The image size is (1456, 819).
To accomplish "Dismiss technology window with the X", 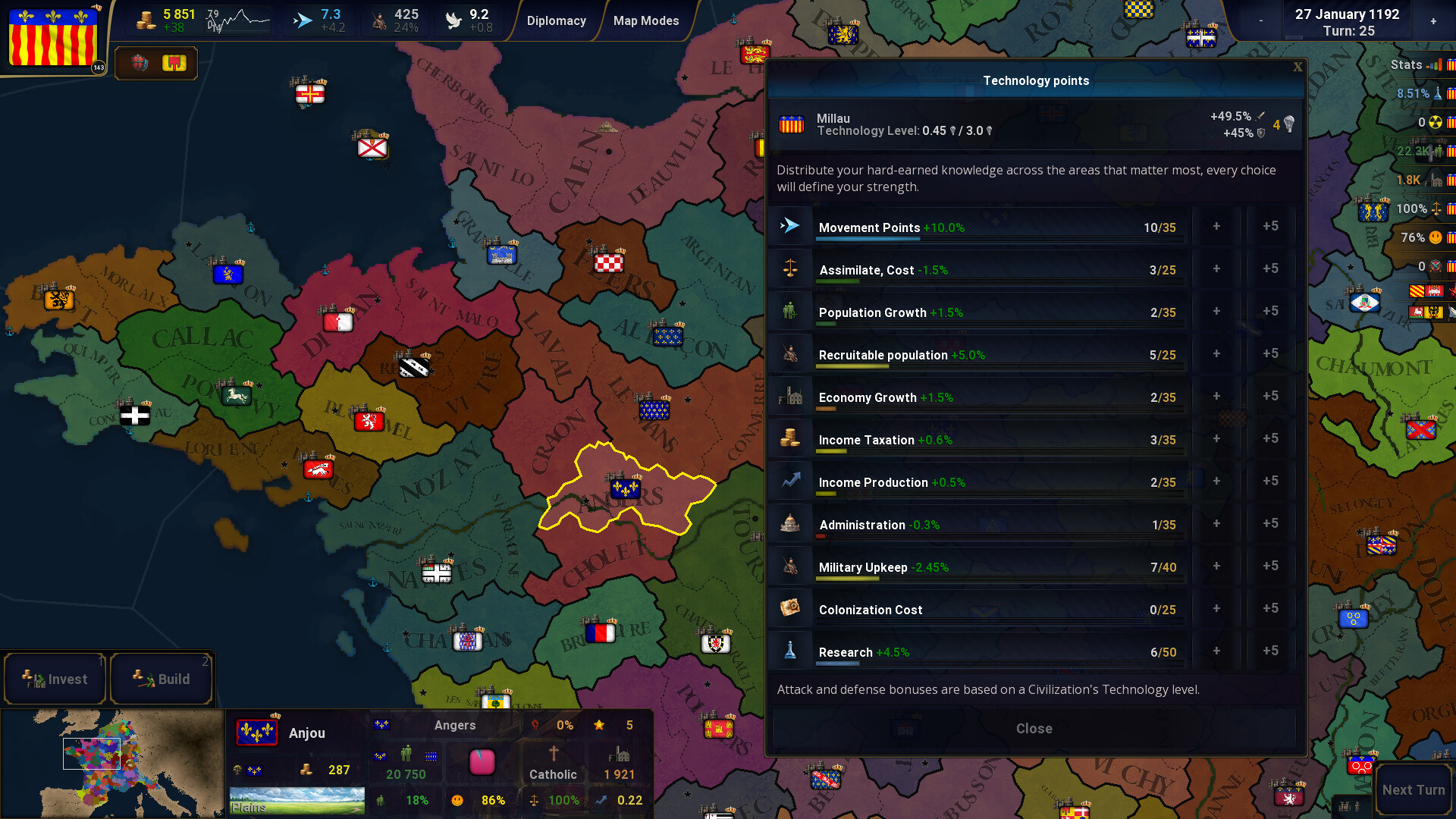I will [1298, 67].
